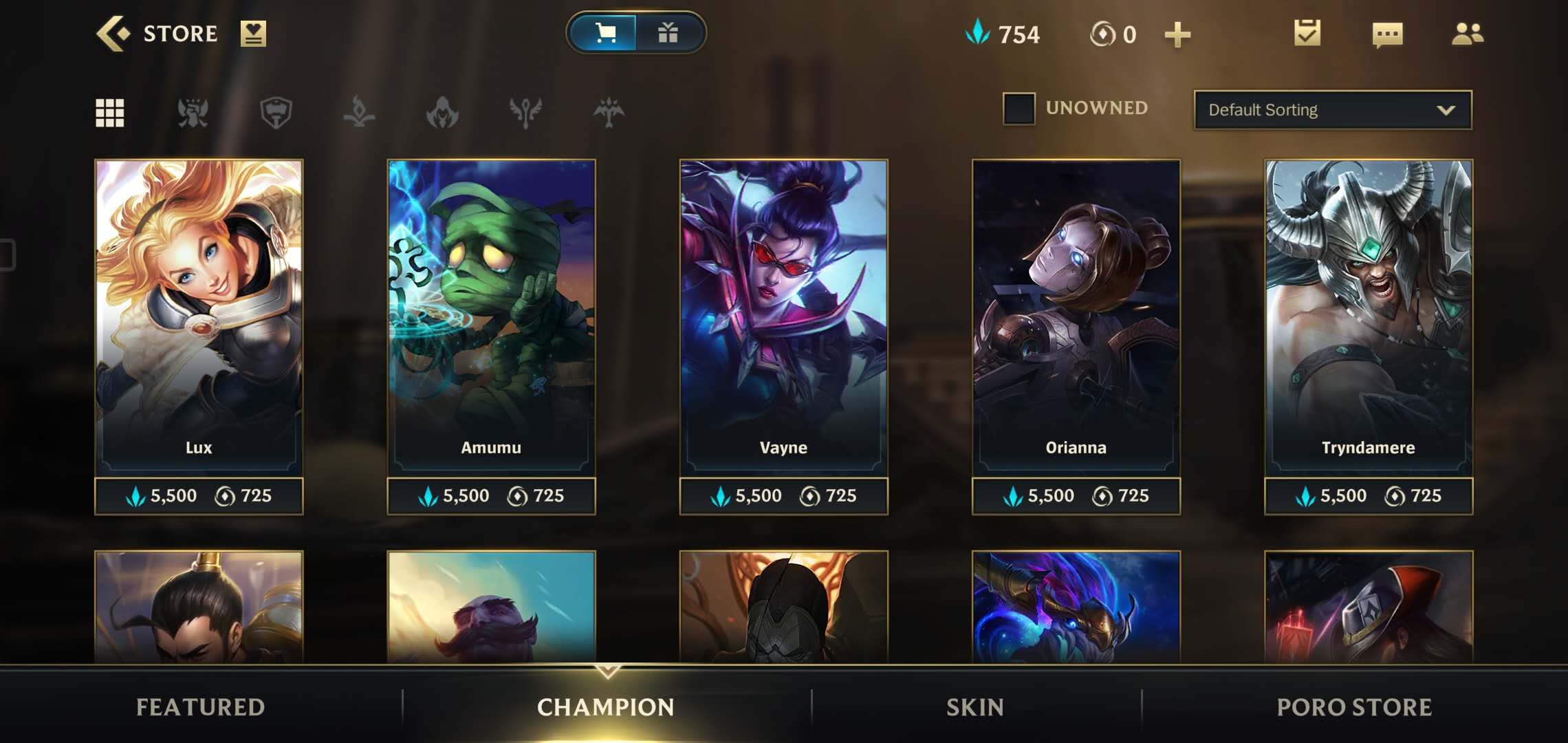Open the wishlist icon beside Store
Screen dimensions: 1568x743
coord(253,33)
